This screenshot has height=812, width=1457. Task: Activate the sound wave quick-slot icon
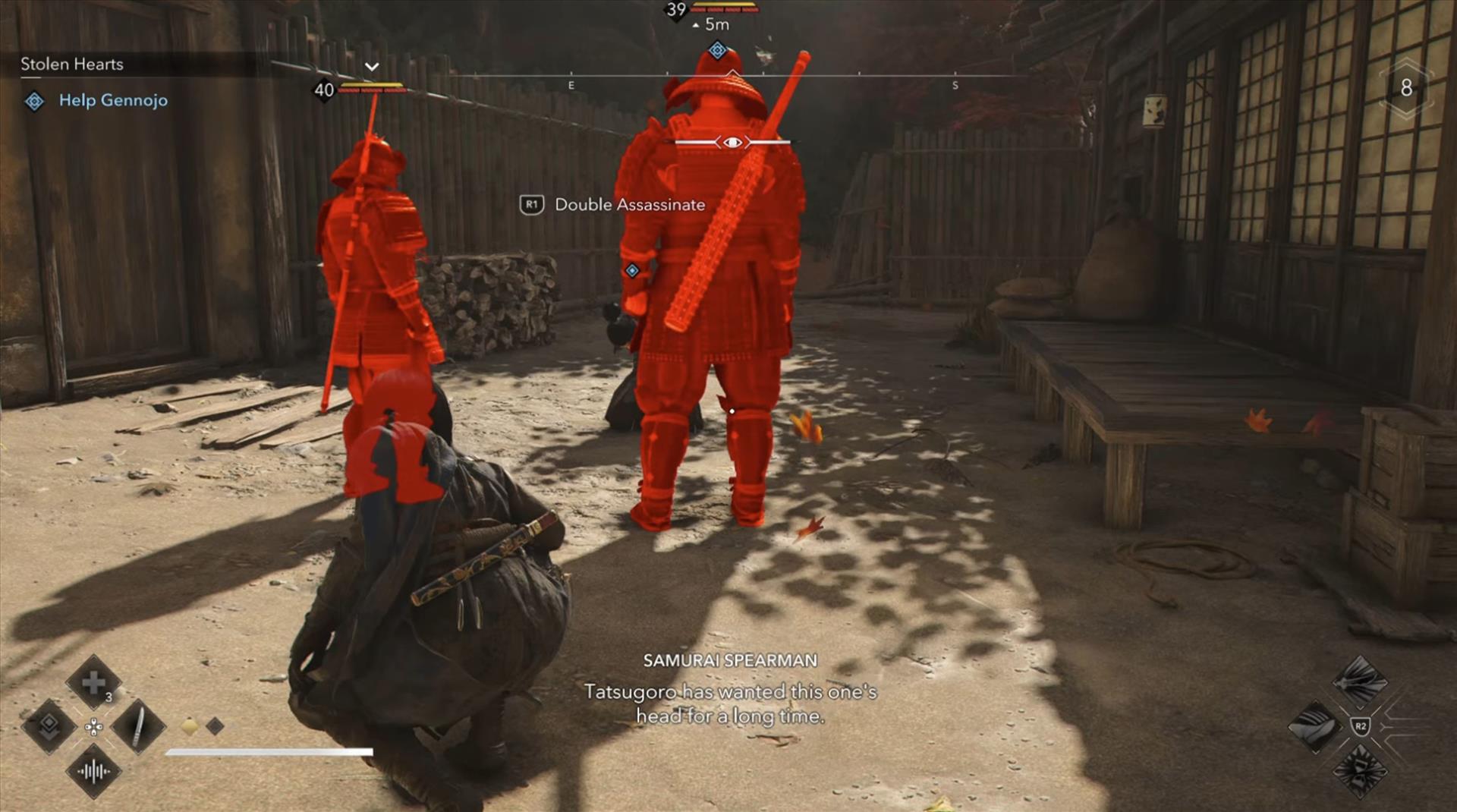93,772
